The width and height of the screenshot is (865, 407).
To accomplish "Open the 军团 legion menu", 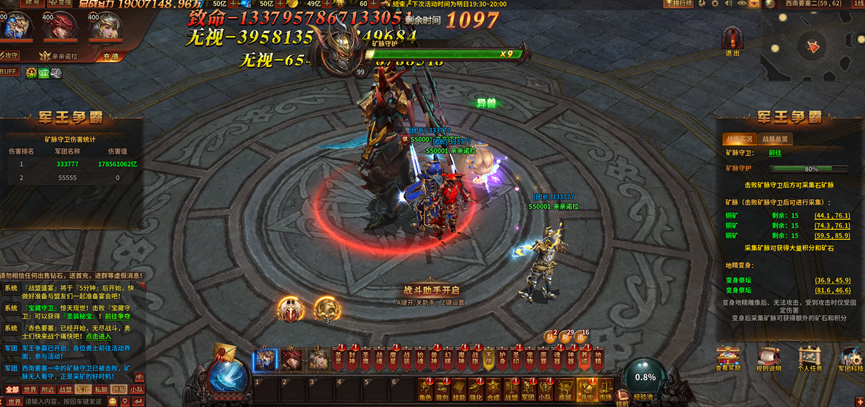I will [x=527, y=389].
